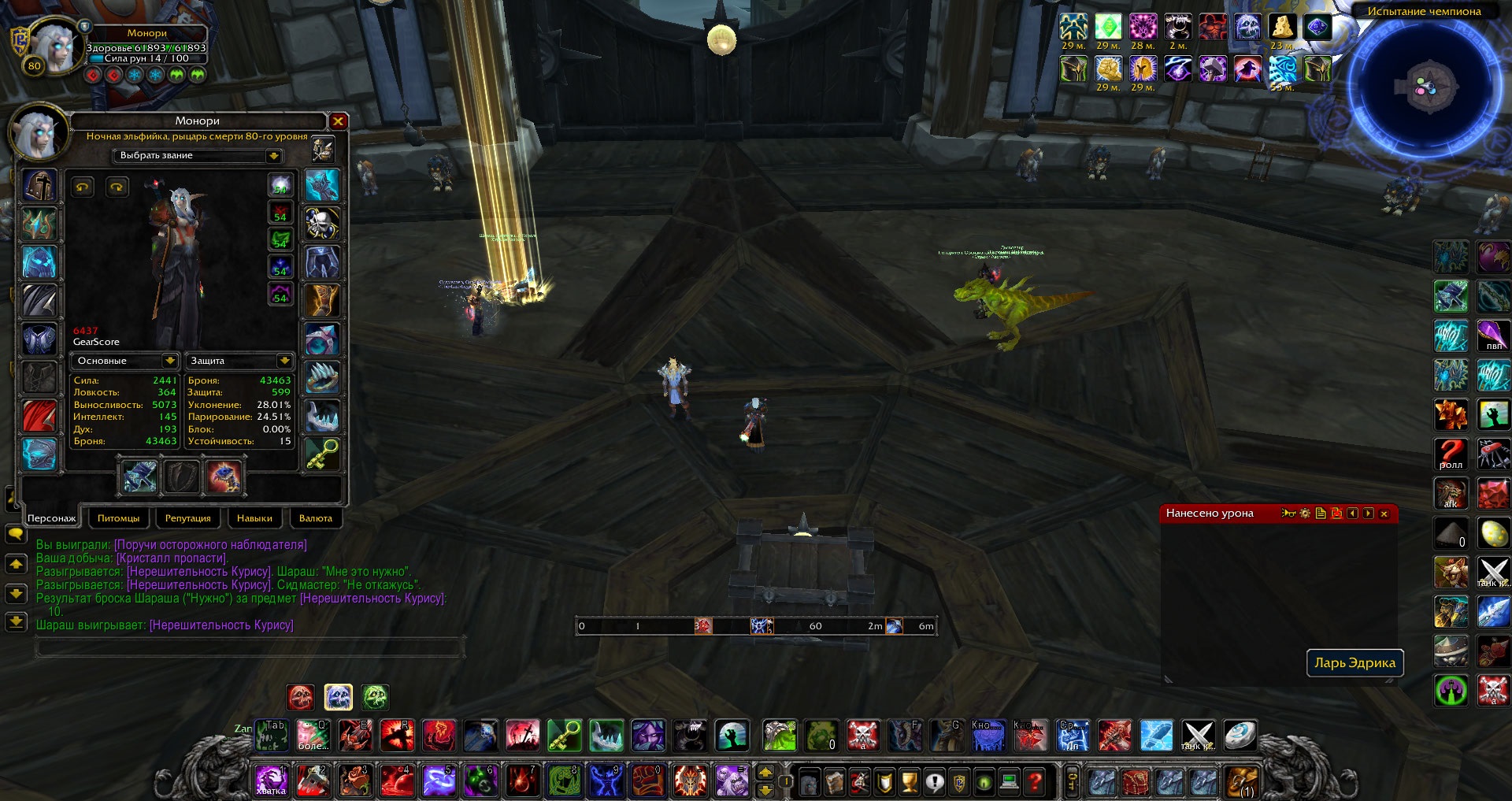Close the Монори character panel
This screenshot has height=801, width=1512.
point(338,121)
